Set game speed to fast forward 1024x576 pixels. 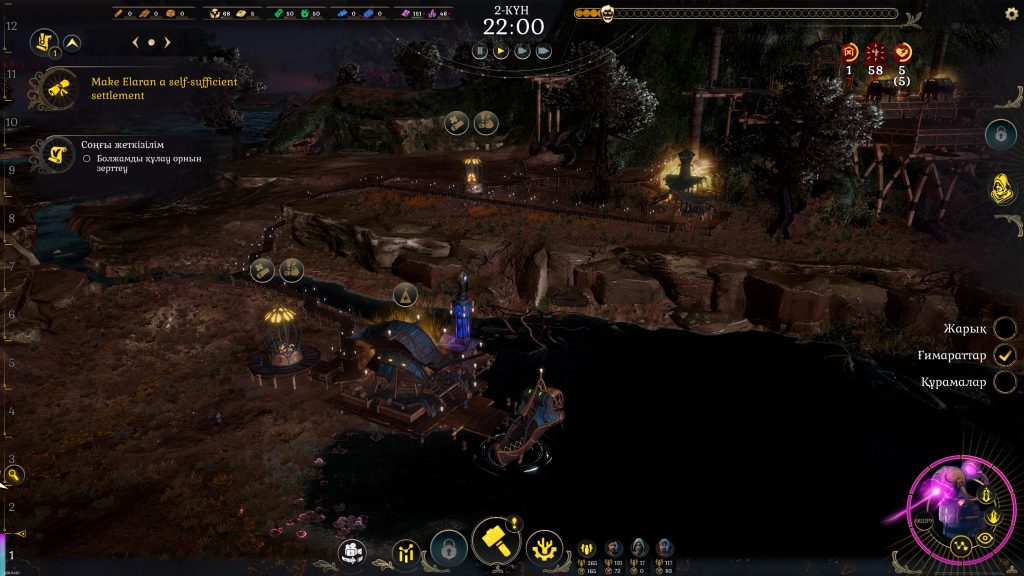[x=522, y=50]
